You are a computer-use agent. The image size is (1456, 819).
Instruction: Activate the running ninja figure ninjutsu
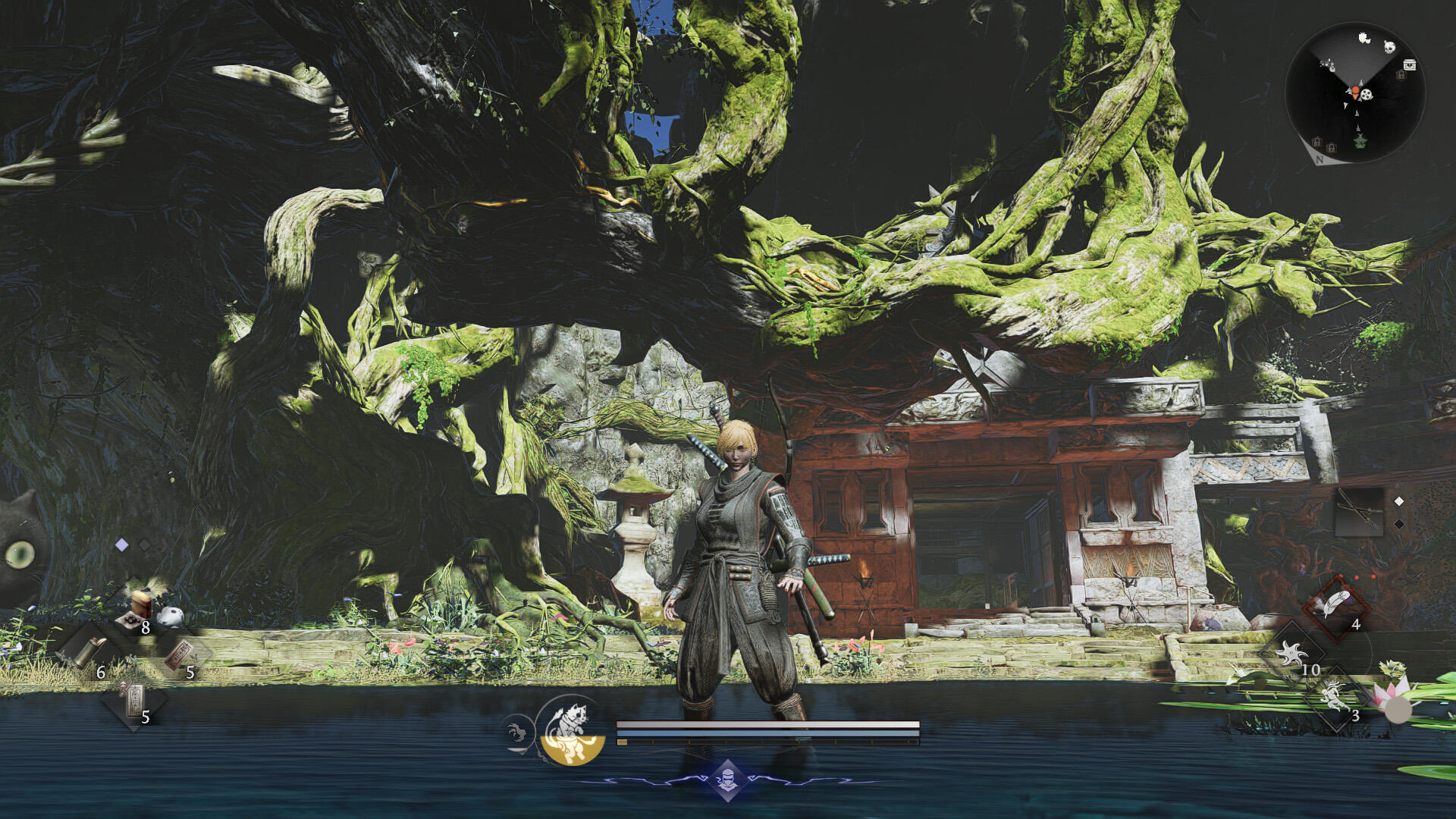pos(1335,696)
